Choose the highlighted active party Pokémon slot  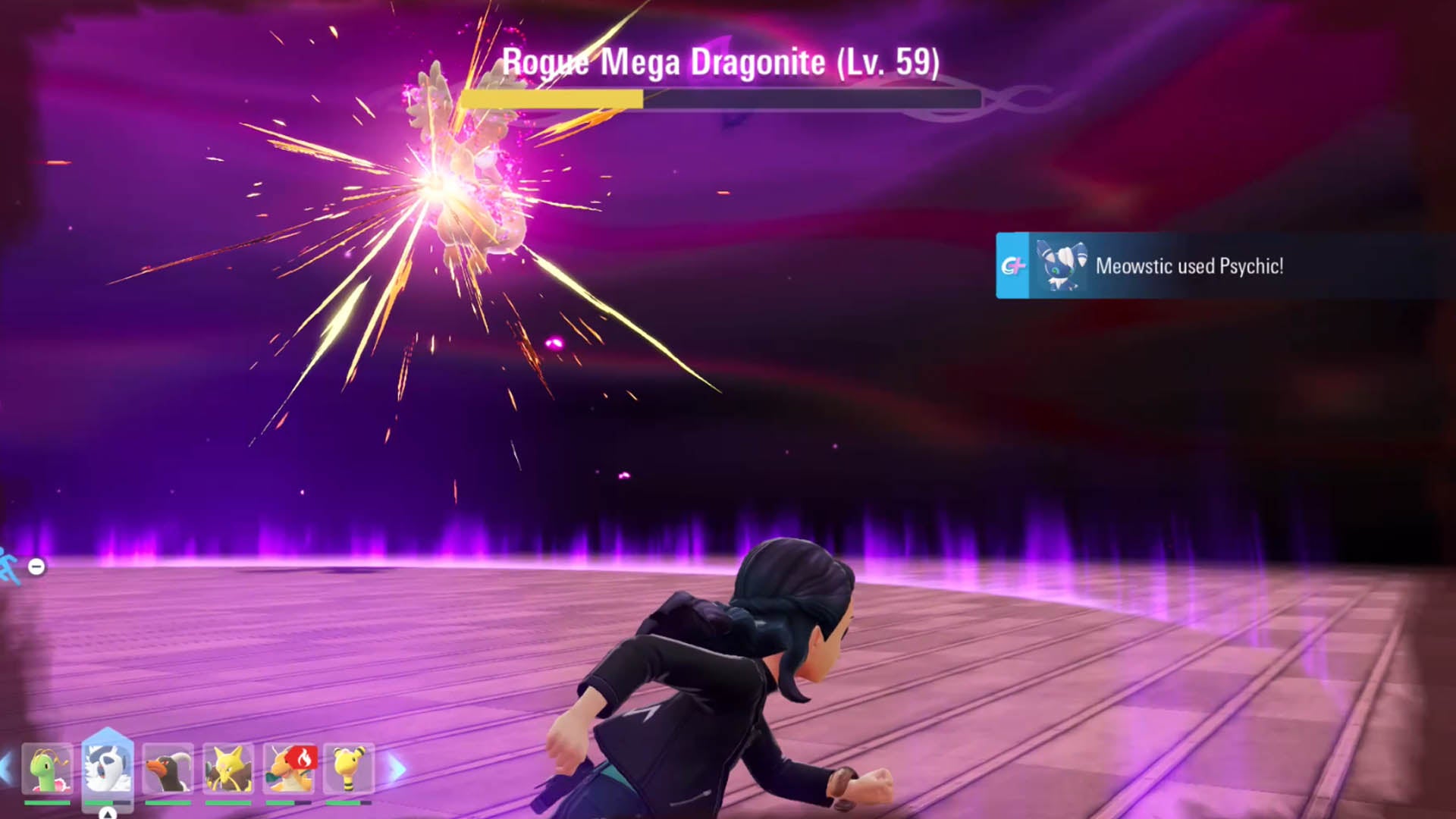[x=107, y=769]
